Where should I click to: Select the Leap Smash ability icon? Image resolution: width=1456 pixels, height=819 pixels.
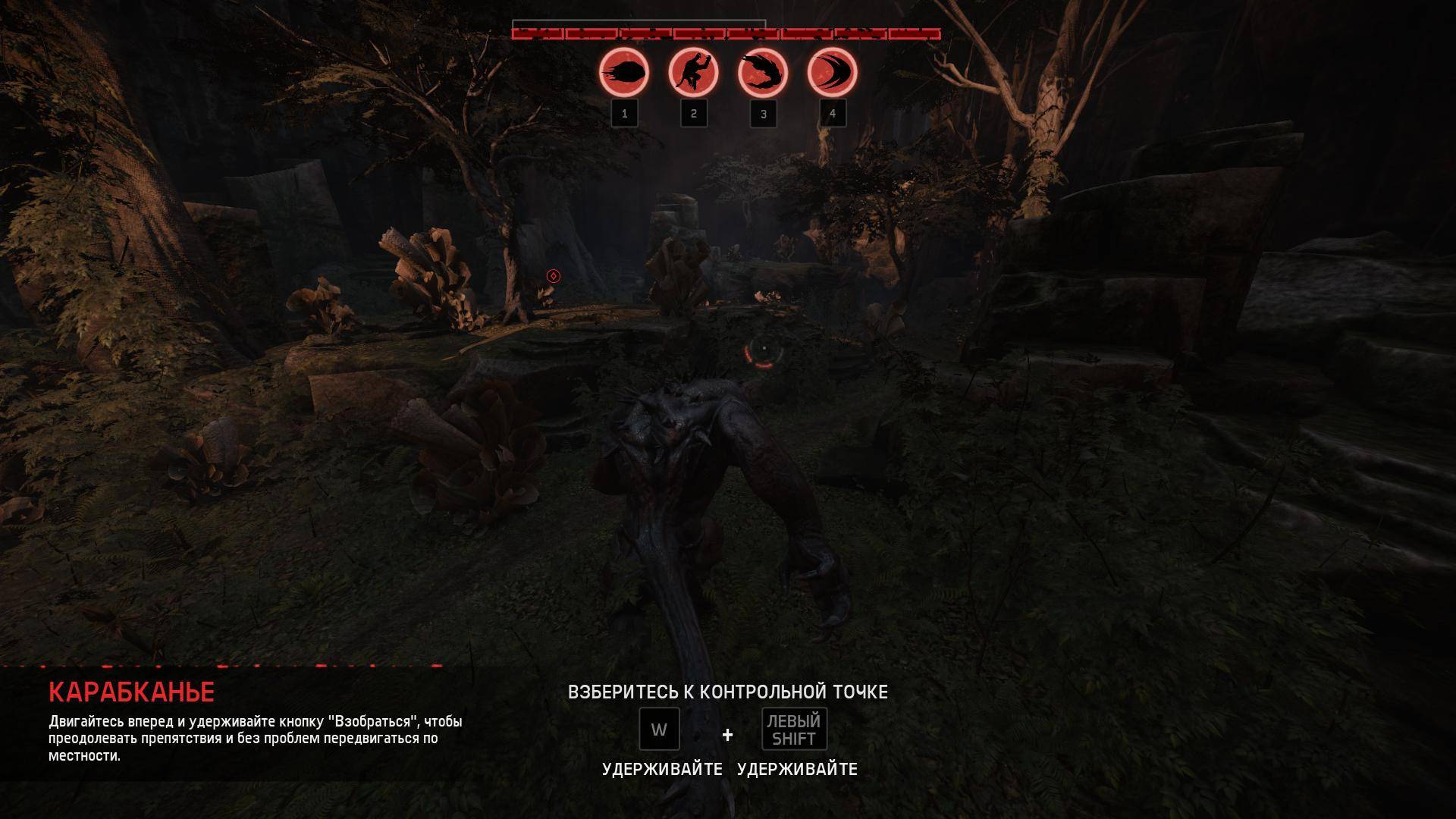[x=693, y=73]
